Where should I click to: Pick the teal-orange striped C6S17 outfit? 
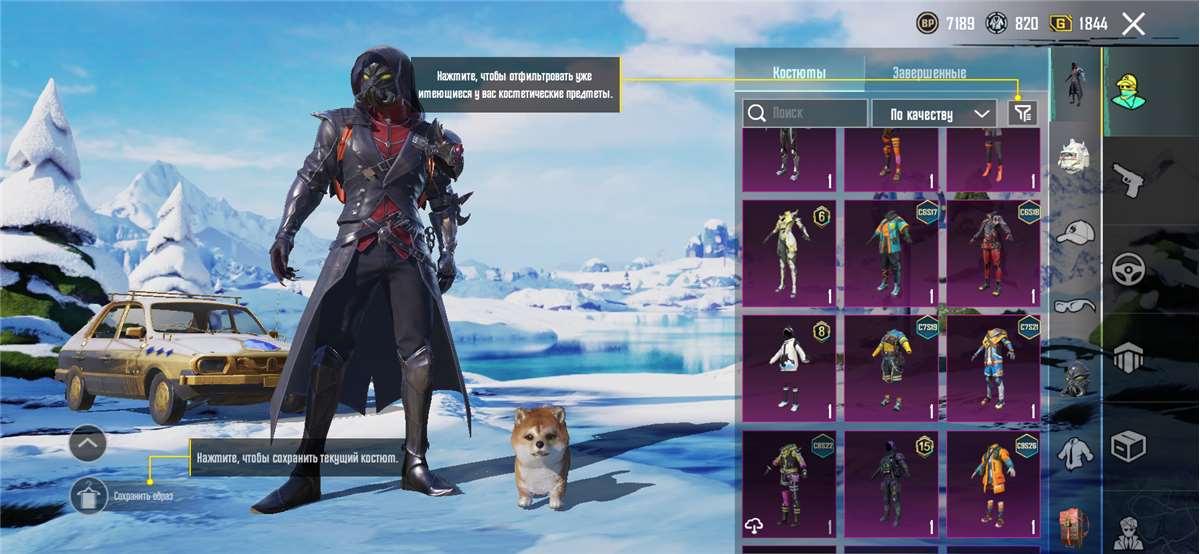click(x=891, y=253)
